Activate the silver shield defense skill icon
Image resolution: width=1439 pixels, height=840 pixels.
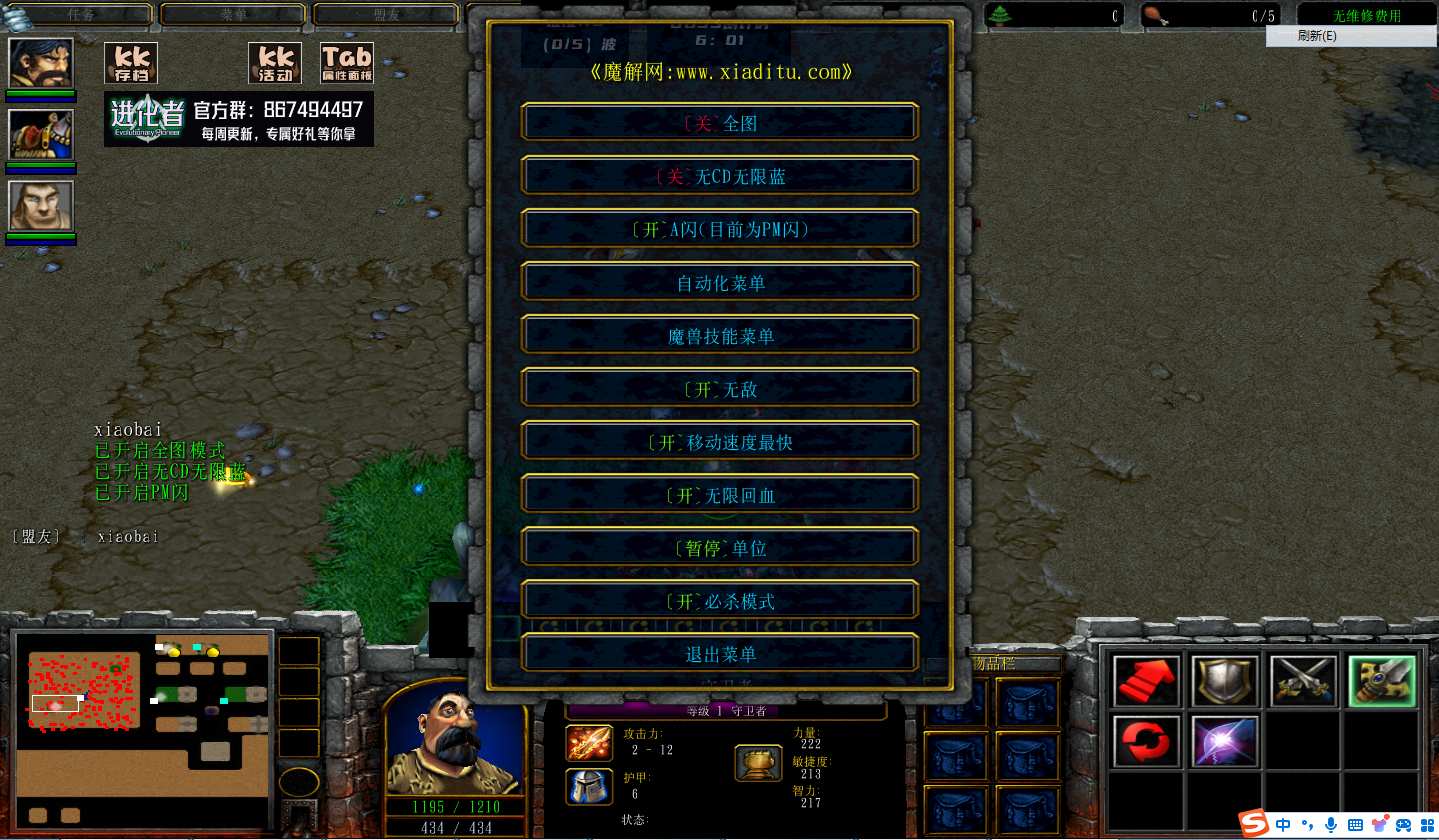tap(1224, 680)
